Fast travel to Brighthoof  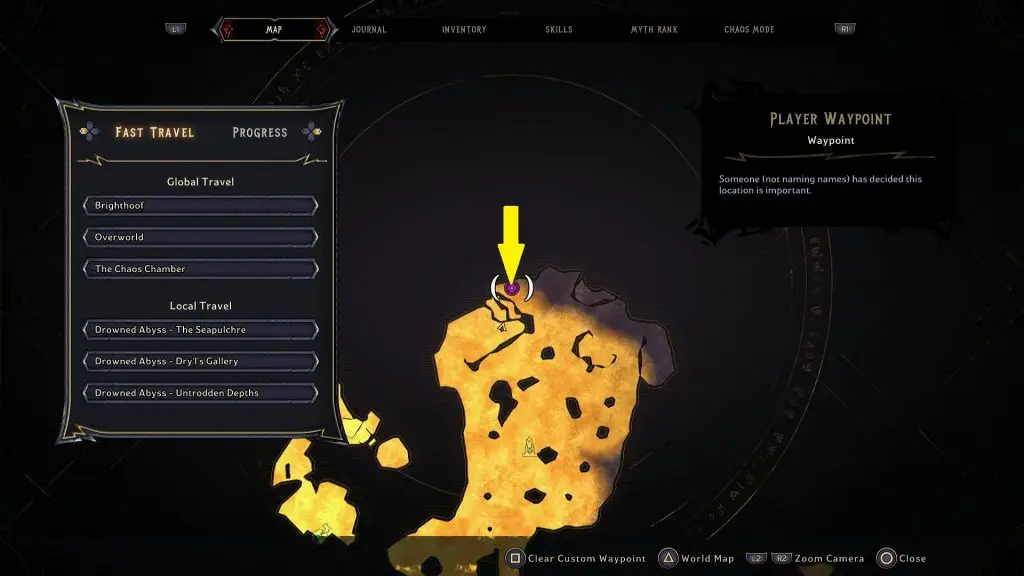pos(201,206)
